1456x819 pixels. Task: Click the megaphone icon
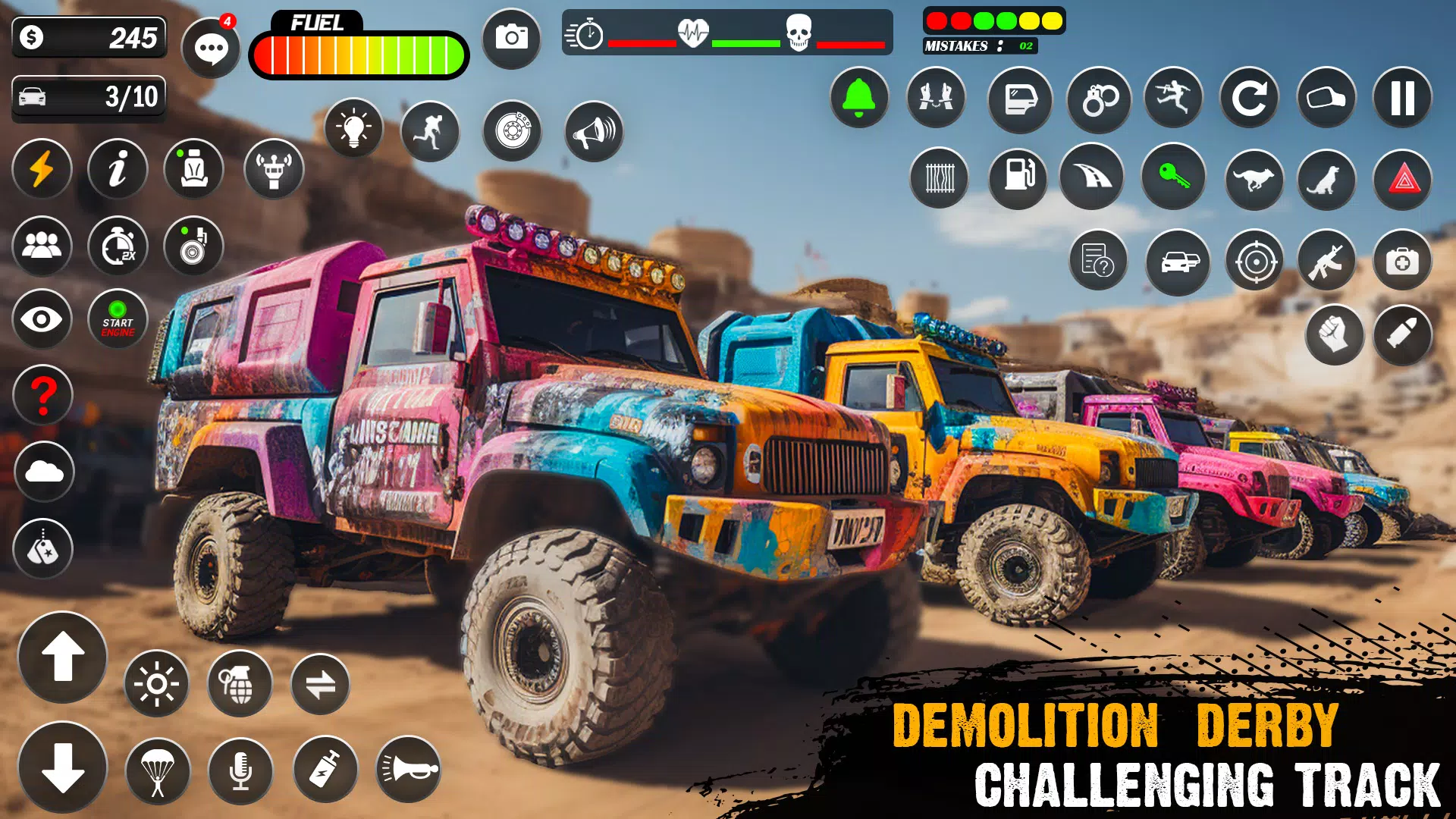point(594,131)
